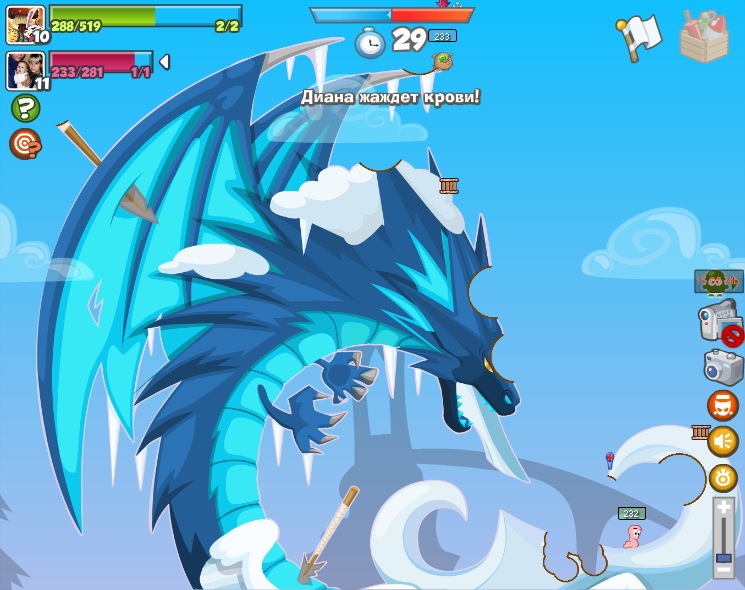Click the orange character face button
745x590 pixels.
722,405
